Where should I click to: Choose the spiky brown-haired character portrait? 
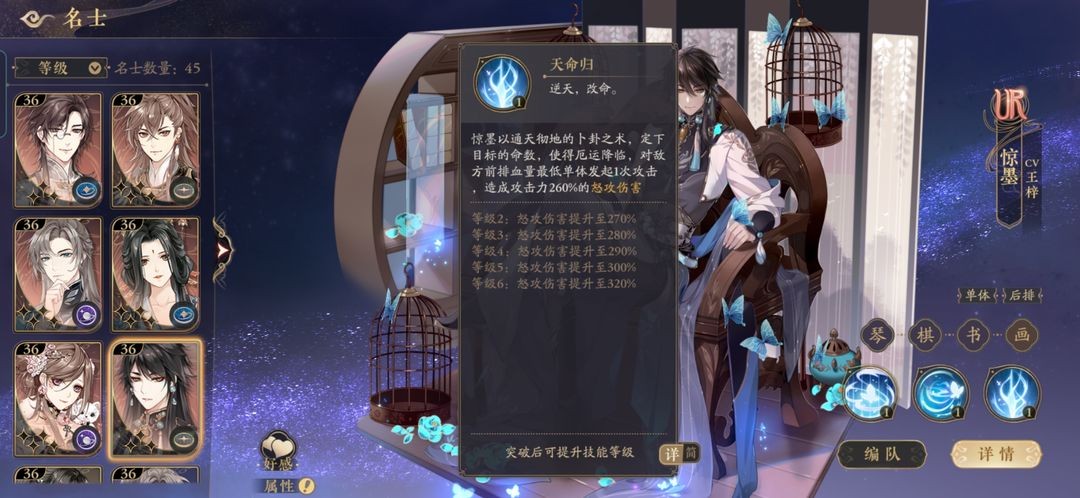(155, 149)
